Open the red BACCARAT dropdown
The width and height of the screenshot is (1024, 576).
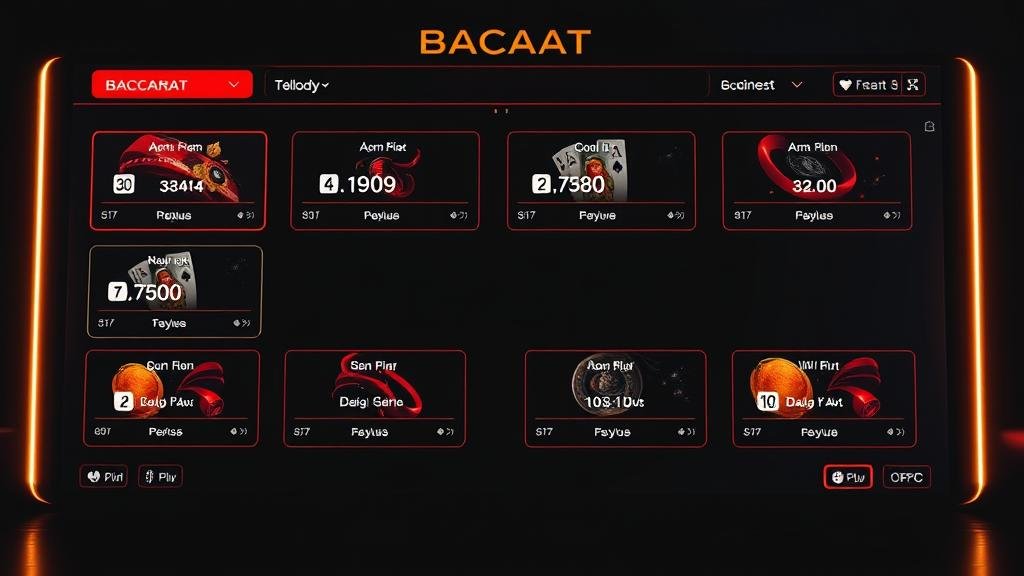point(171,85)
